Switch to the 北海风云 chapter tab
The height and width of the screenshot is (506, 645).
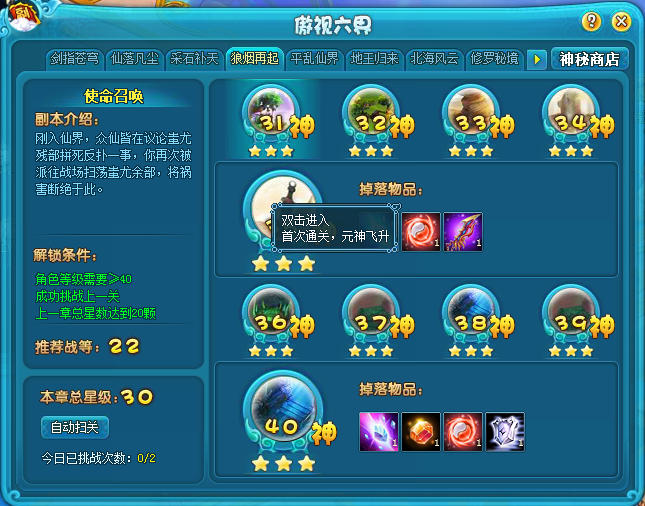click(435, 59)
